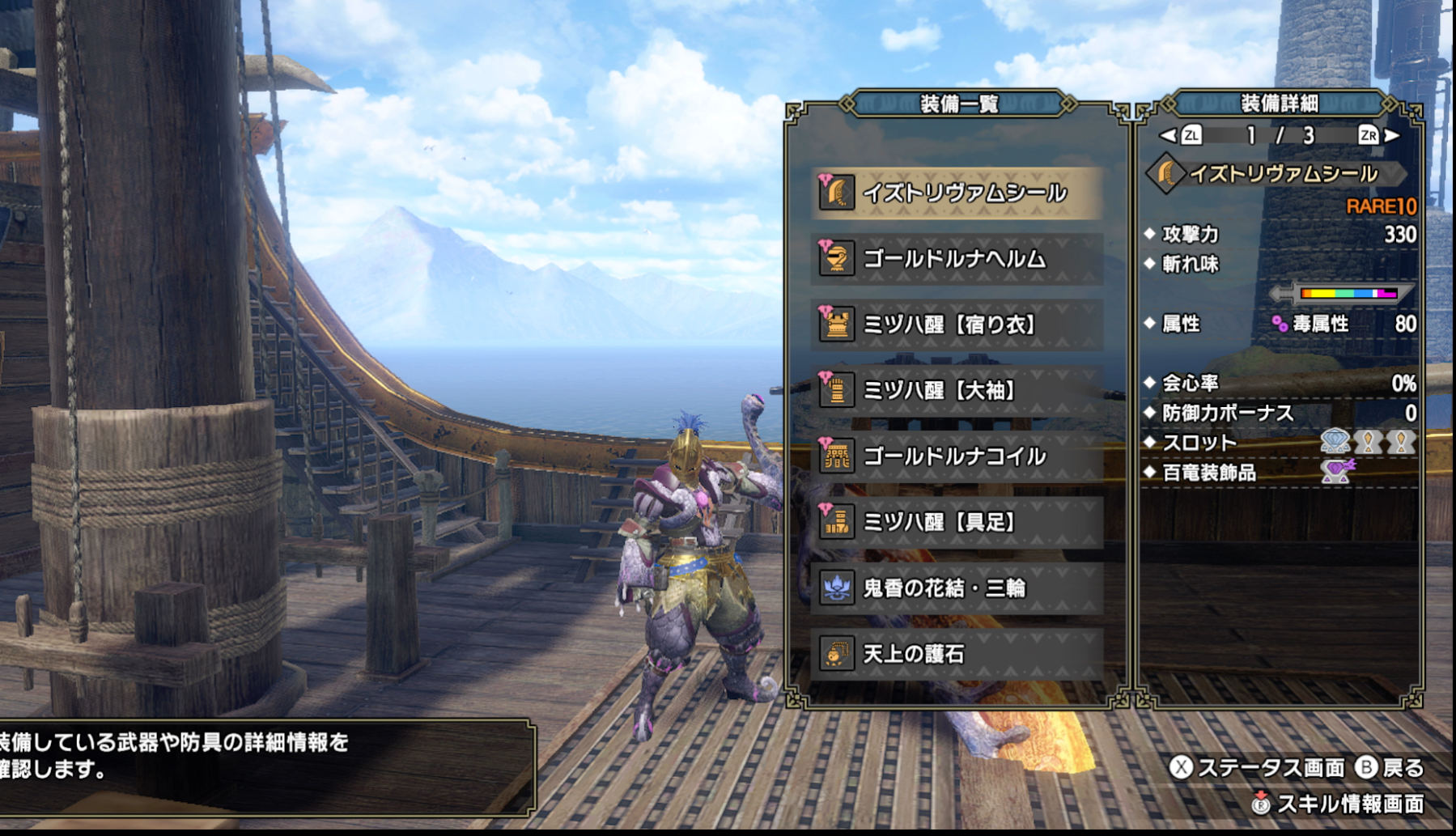Select ゴールドルナコイル waist armor
The height and width of the screenshot is (836, 1456).
tap(957, 456)
